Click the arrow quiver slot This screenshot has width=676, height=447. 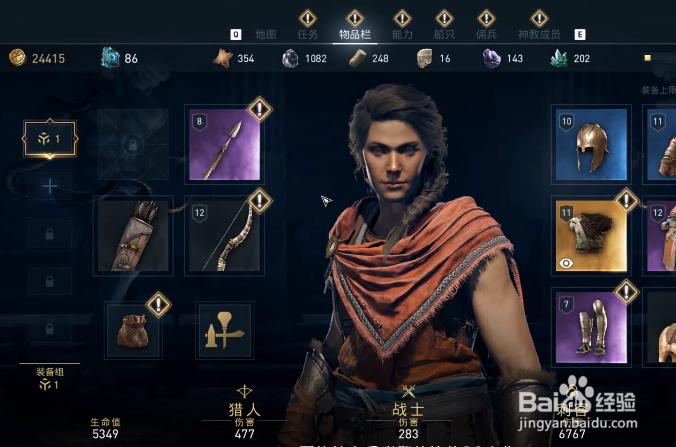pos(132,235)
